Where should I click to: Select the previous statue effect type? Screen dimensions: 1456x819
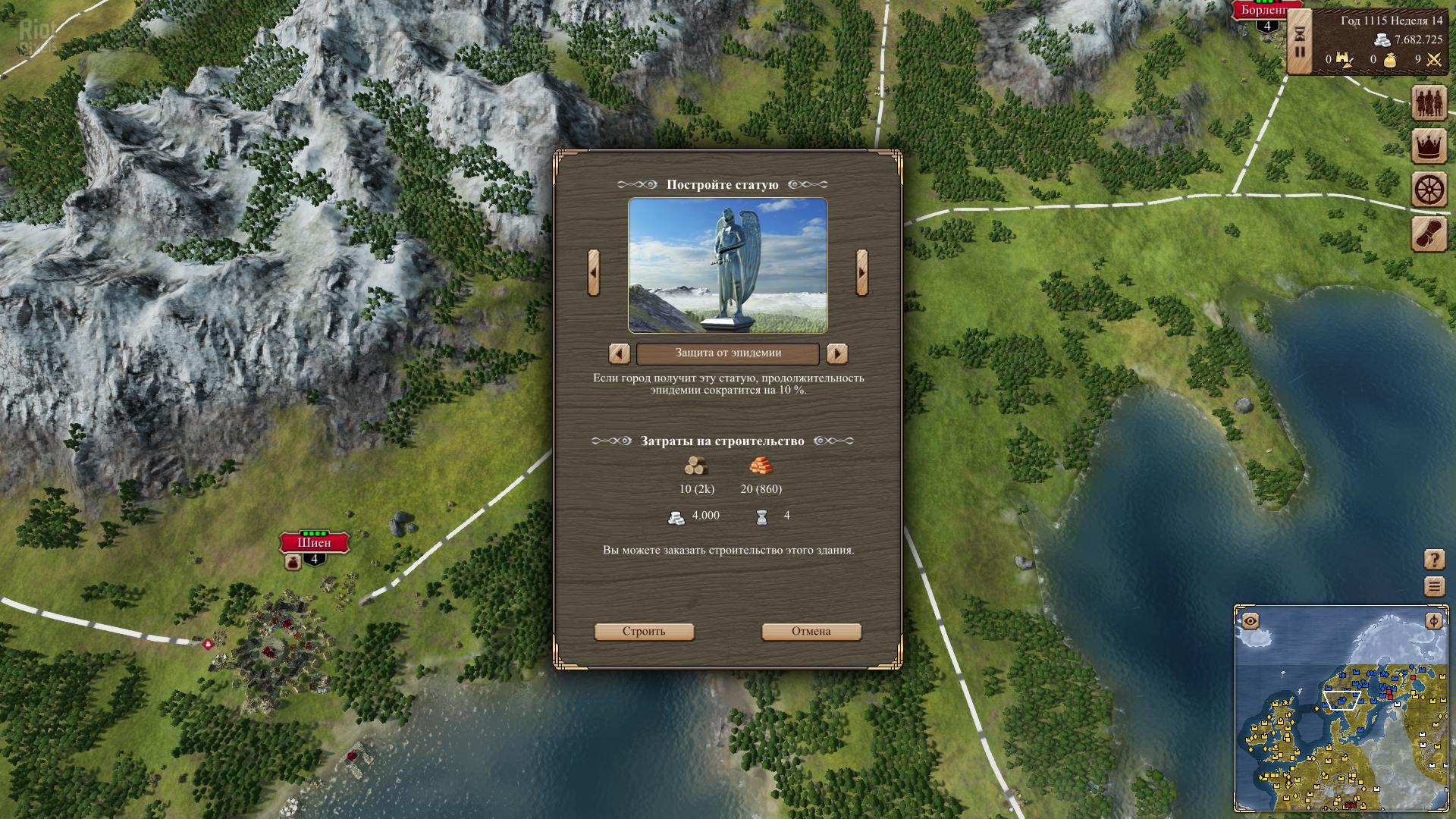[620, 353]
